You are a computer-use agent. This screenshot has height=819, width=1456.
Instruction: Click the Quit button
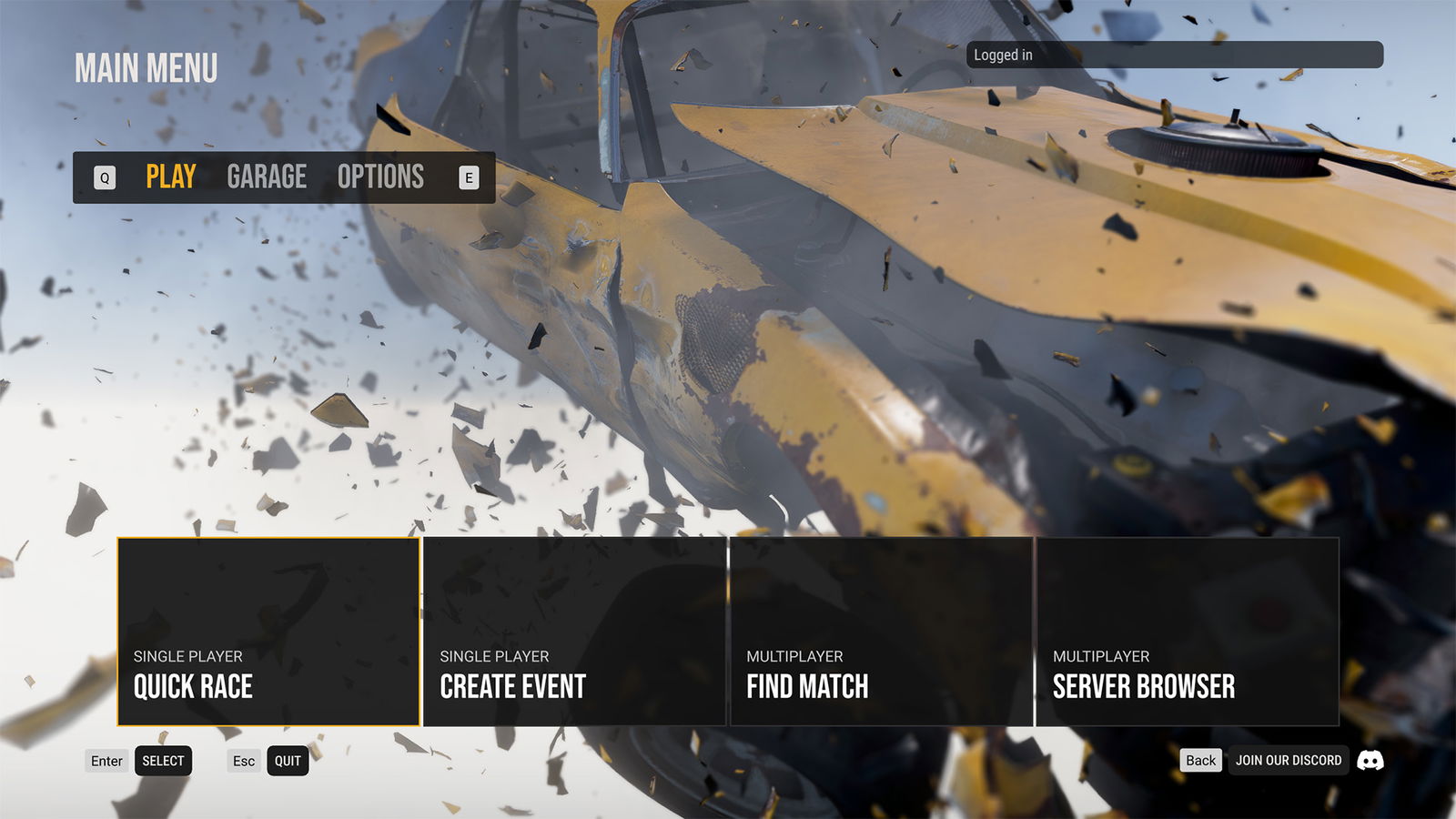coord(288,761)
